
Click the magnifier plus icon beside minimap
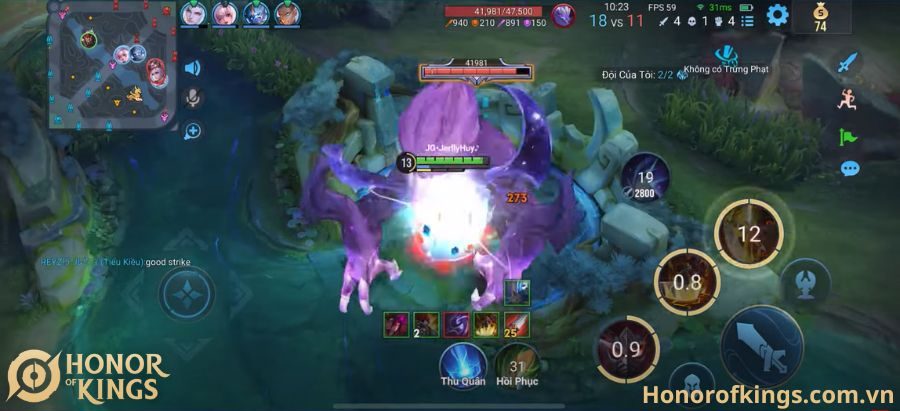[x=192, y=130]
